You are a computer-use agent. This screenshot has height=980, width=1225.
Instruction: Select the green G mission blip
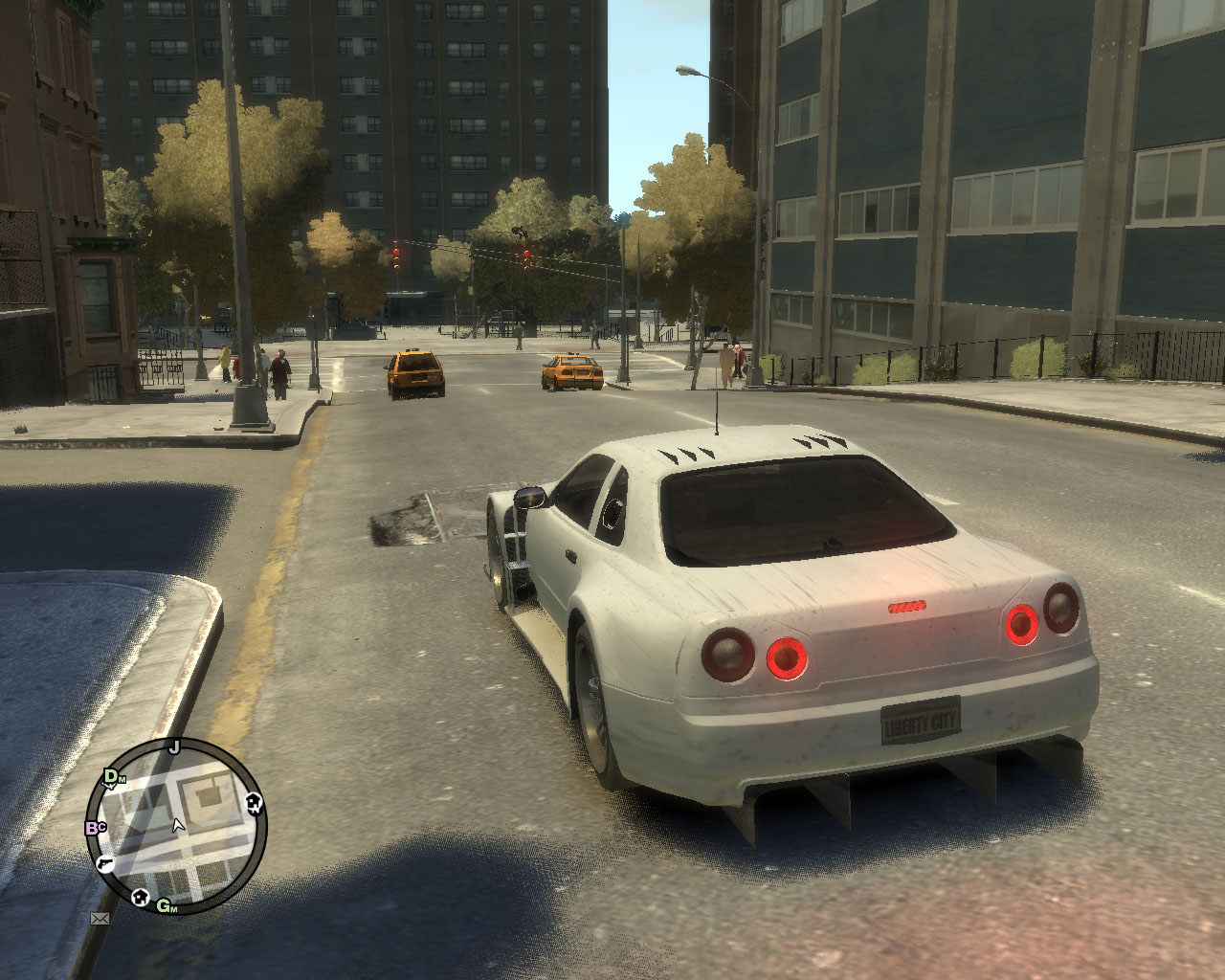[x=166, y=905]
